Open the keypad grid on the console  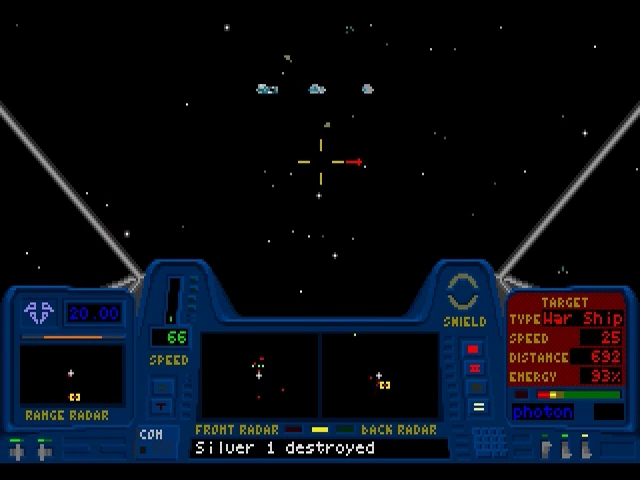(487, 440)
